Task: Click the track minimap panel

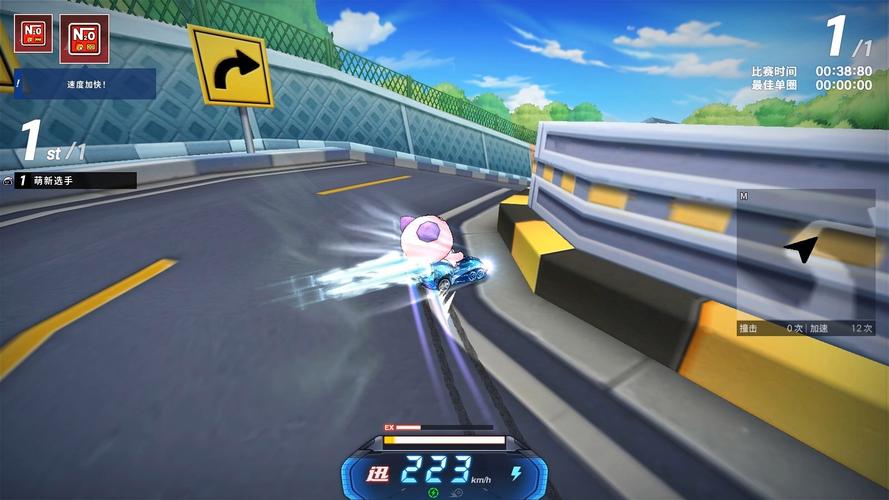Action: pos(805,253)
